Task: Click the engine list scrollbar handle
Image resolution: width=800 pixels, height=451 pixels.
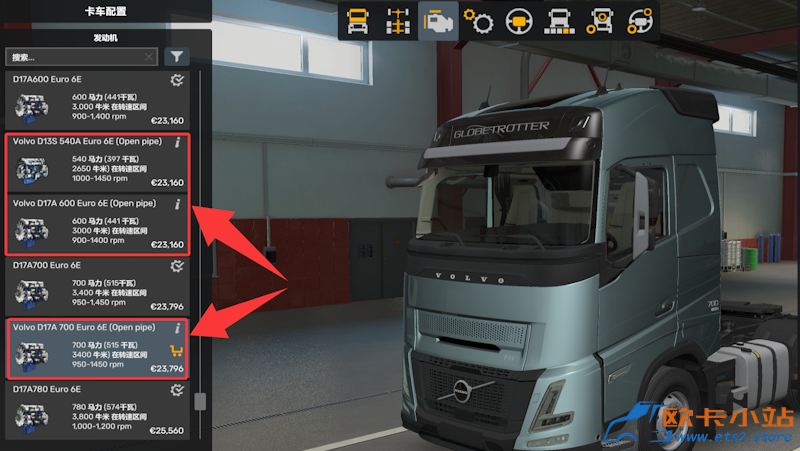Action: pos(200,401)
